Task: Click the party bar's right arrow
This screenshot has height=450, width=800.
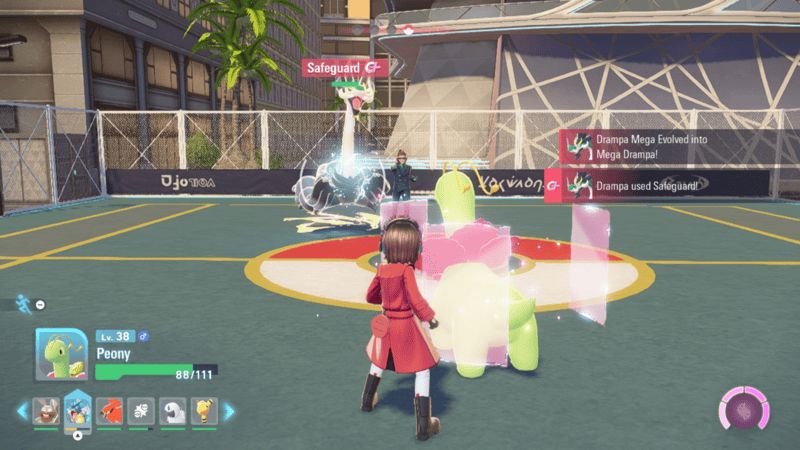Action: [228, 409]
